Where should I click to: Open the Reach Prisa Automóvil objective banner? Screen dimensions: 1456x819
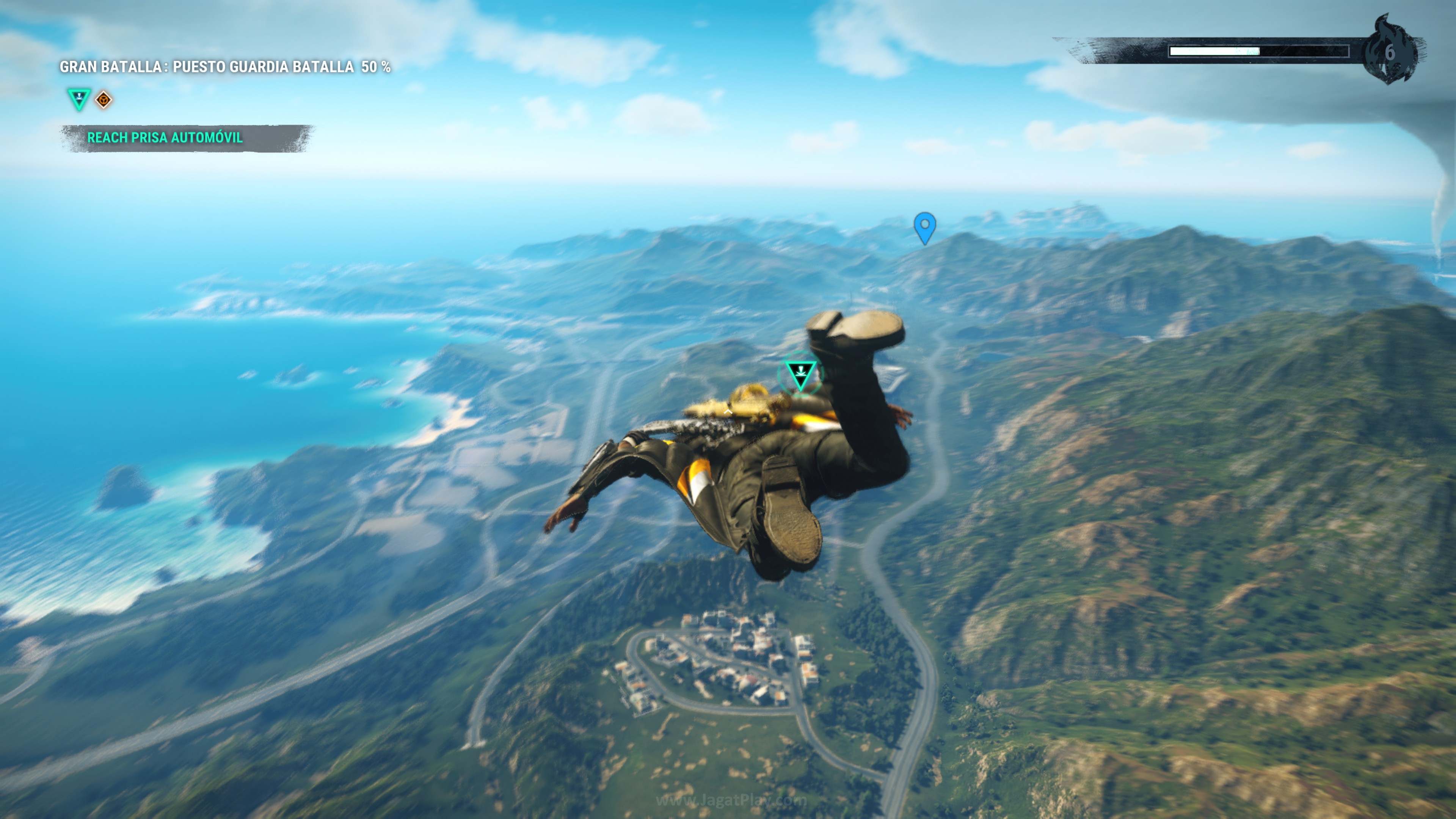pyautogui.click(x=165, y=138)
